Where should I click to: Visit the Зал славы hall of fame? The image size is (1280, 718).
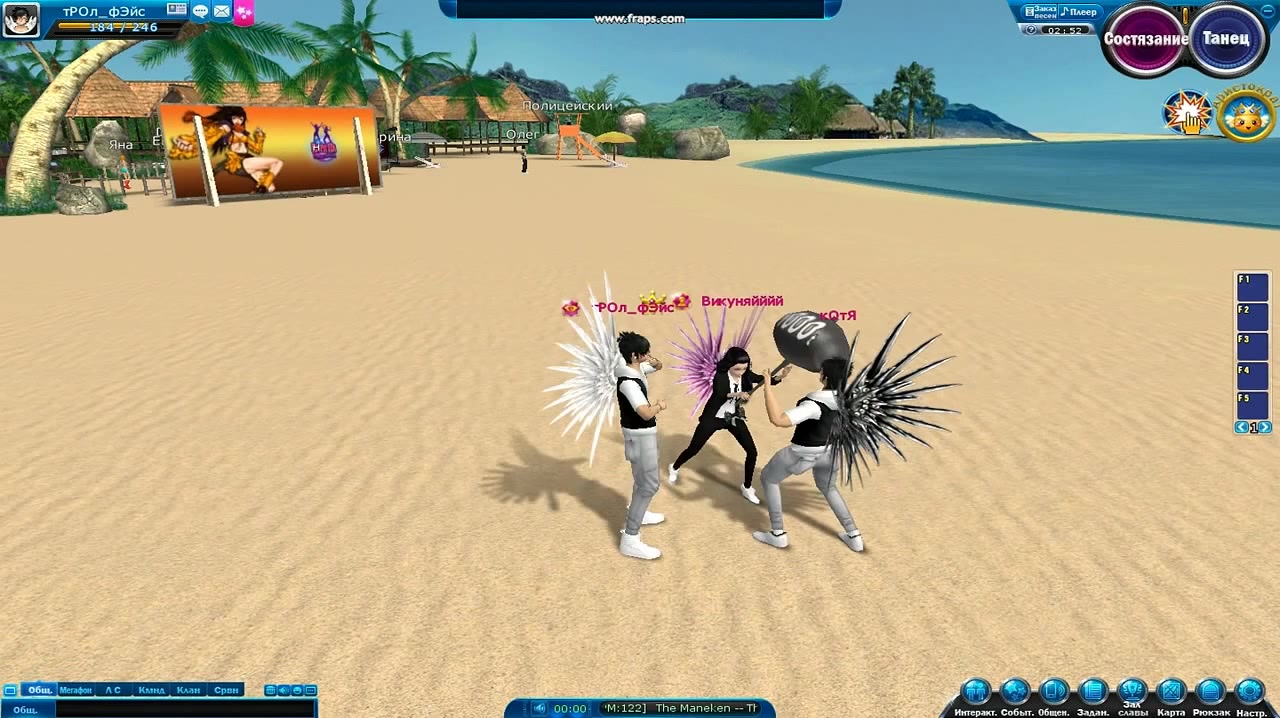pyautogui.click(x=1132, y=690)
